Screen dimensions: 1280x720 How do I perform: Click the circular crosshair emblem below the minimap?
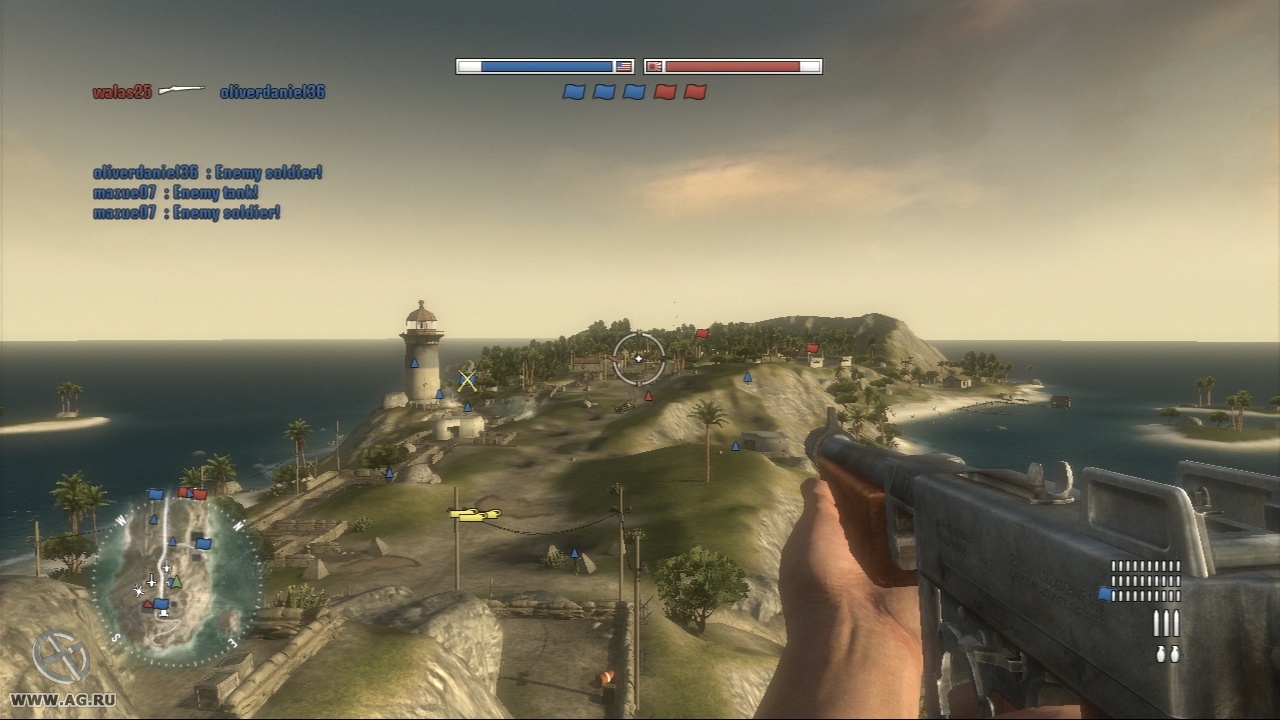[61, 659]
